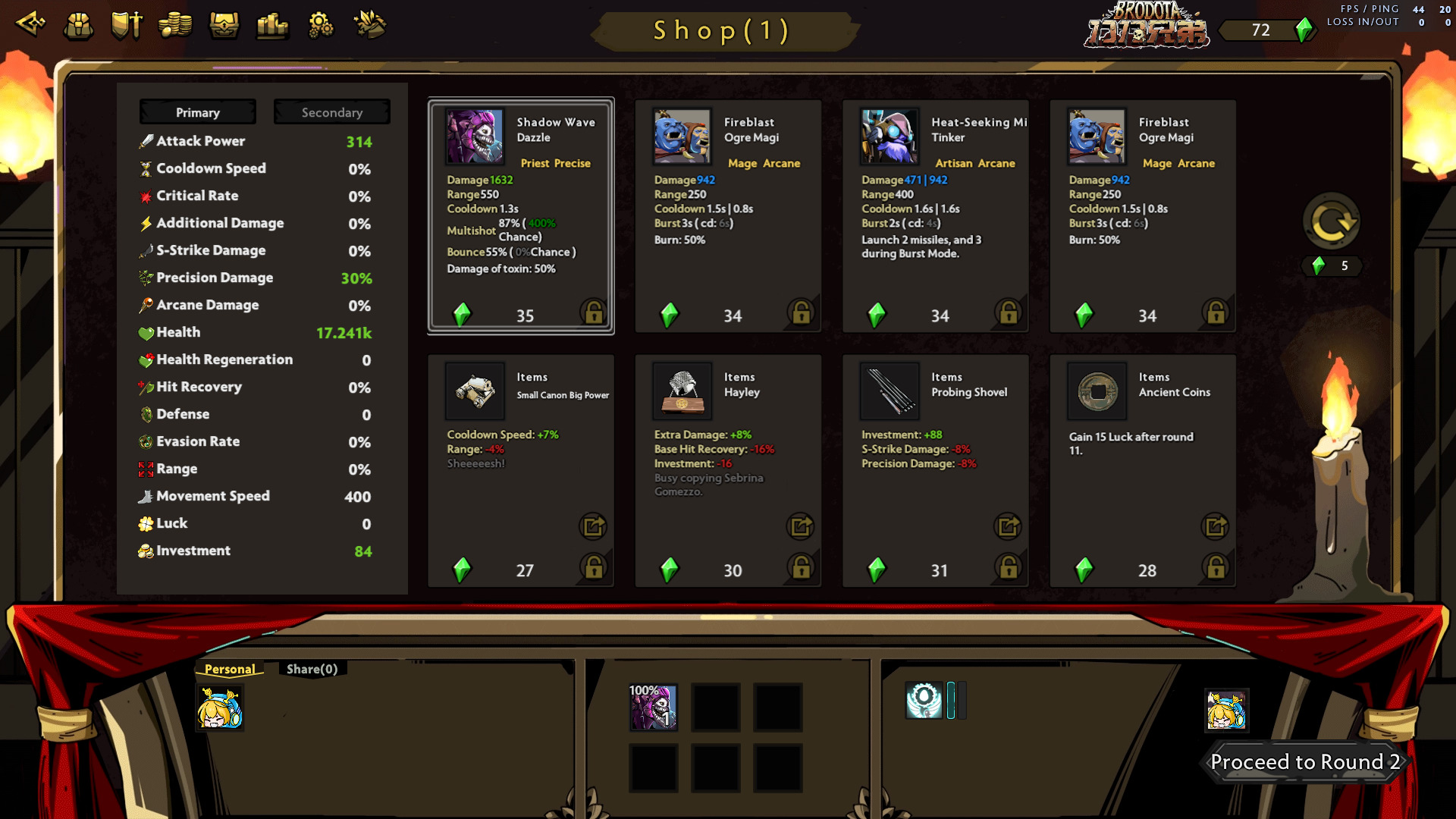Choose the Heat-Seeking Missile Tinker card

coord(935,216)
